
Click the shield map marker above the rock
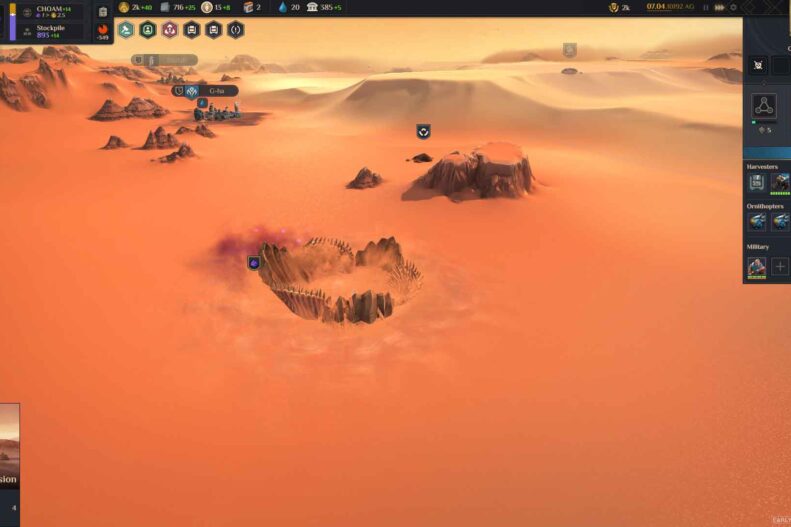tap(423, 131)
